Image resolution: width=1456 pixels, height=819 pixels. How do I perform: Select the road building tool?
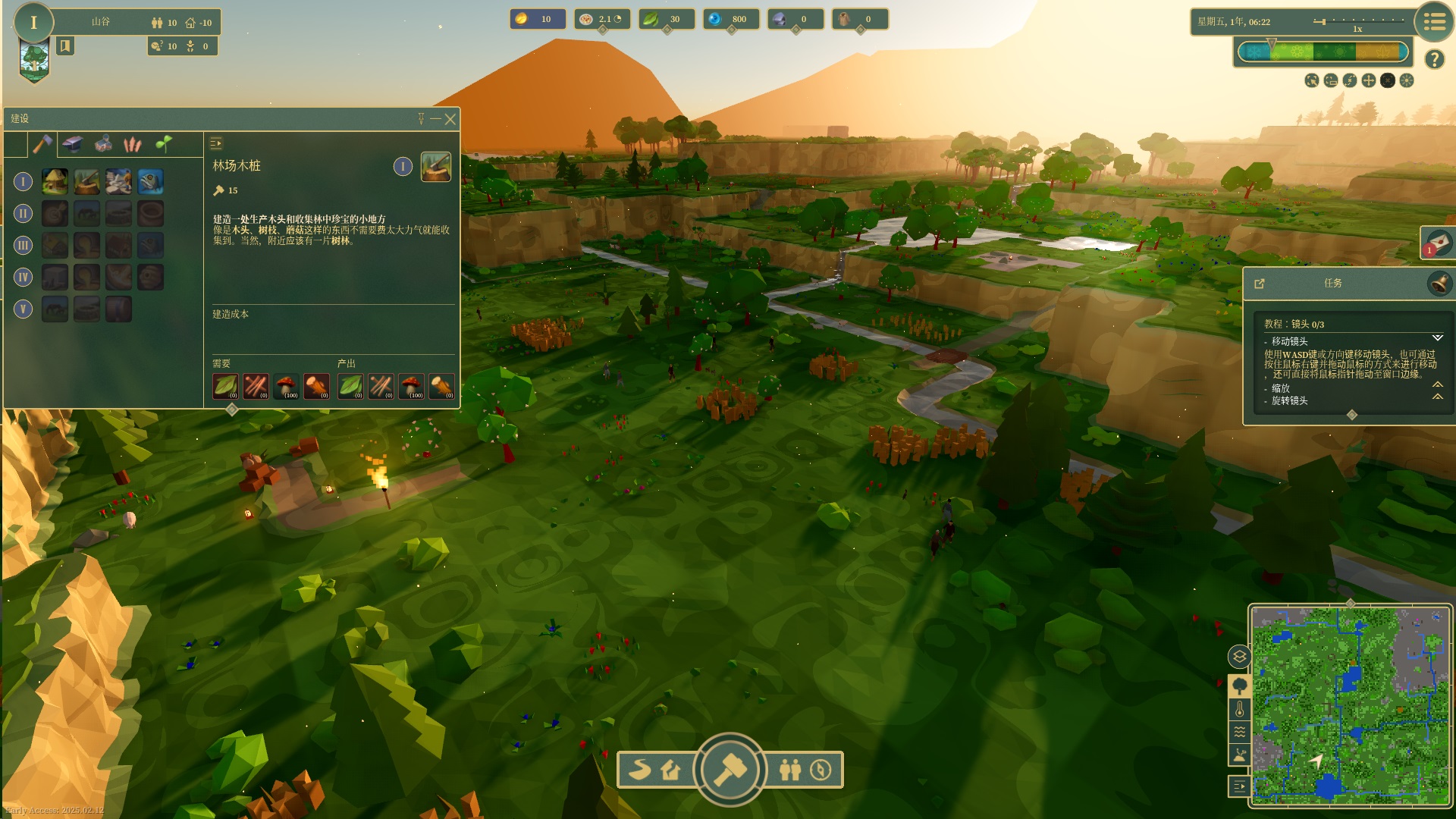click(x=640, y=770)
